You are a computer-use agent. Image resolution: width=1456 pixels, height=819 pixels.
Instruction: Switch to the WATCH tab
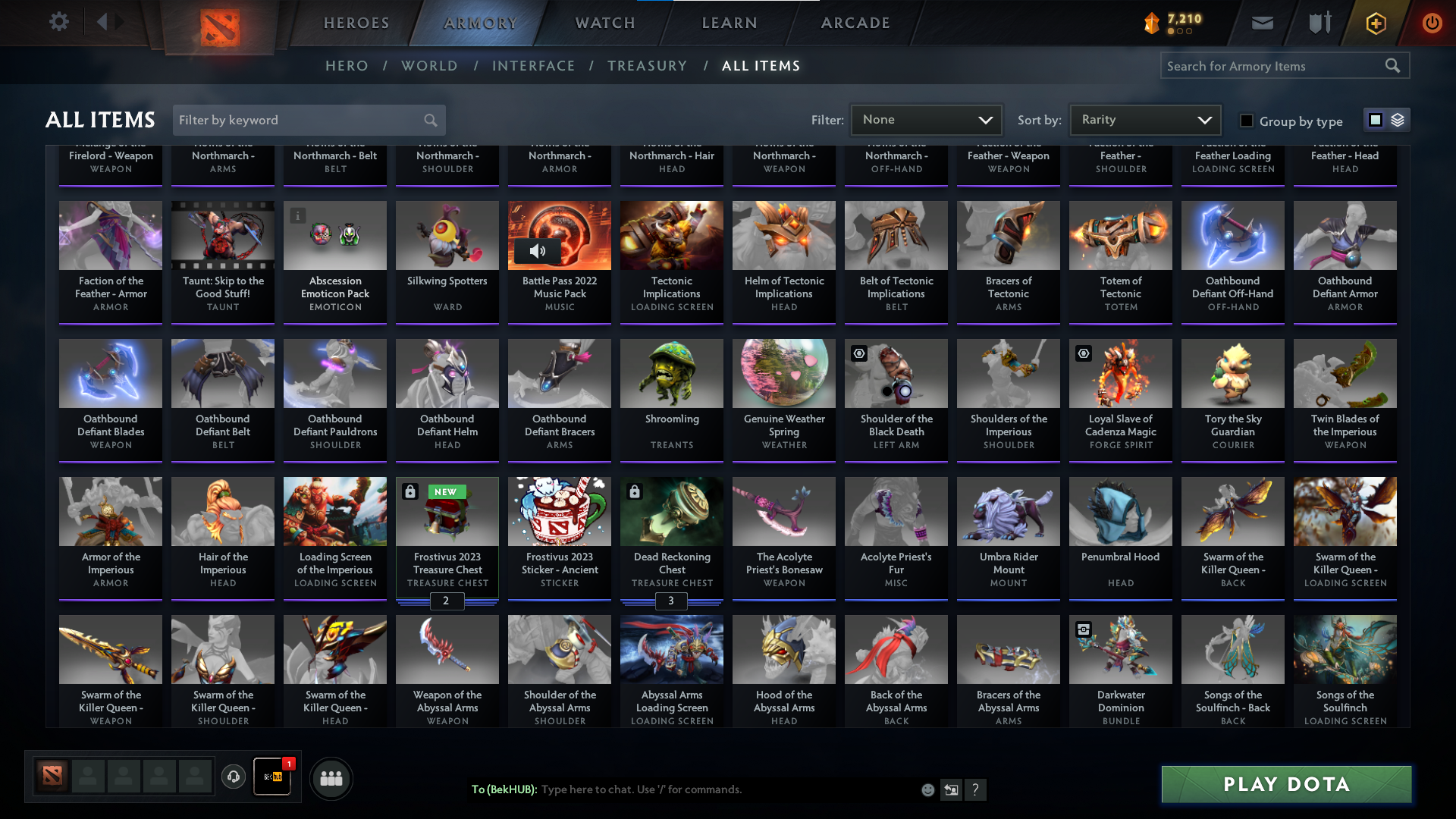coord(603,23)
